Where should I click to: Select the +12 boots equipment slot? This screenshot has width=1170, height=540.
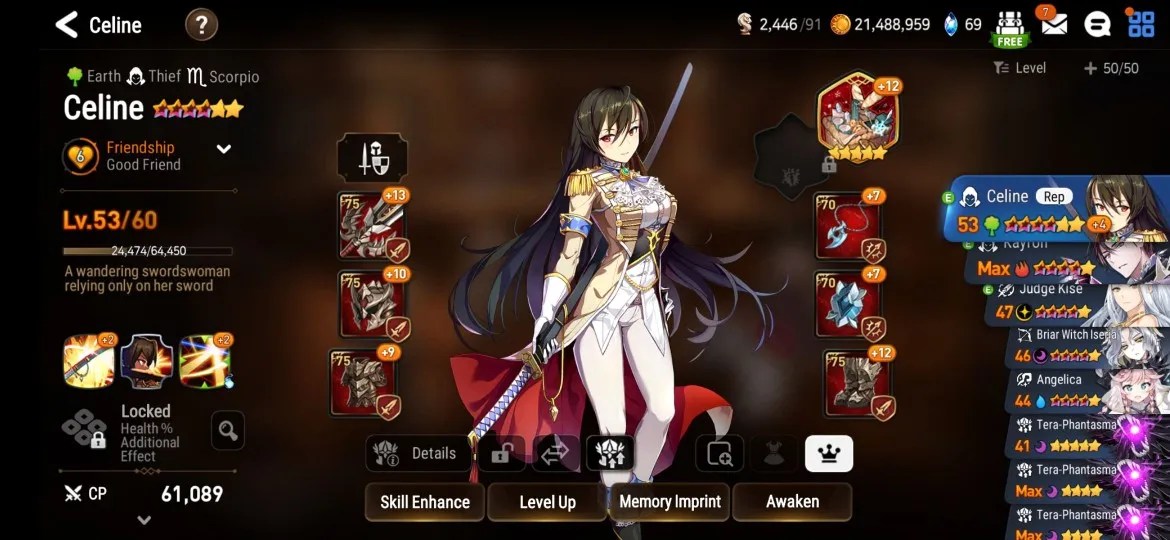click(859, 383)
